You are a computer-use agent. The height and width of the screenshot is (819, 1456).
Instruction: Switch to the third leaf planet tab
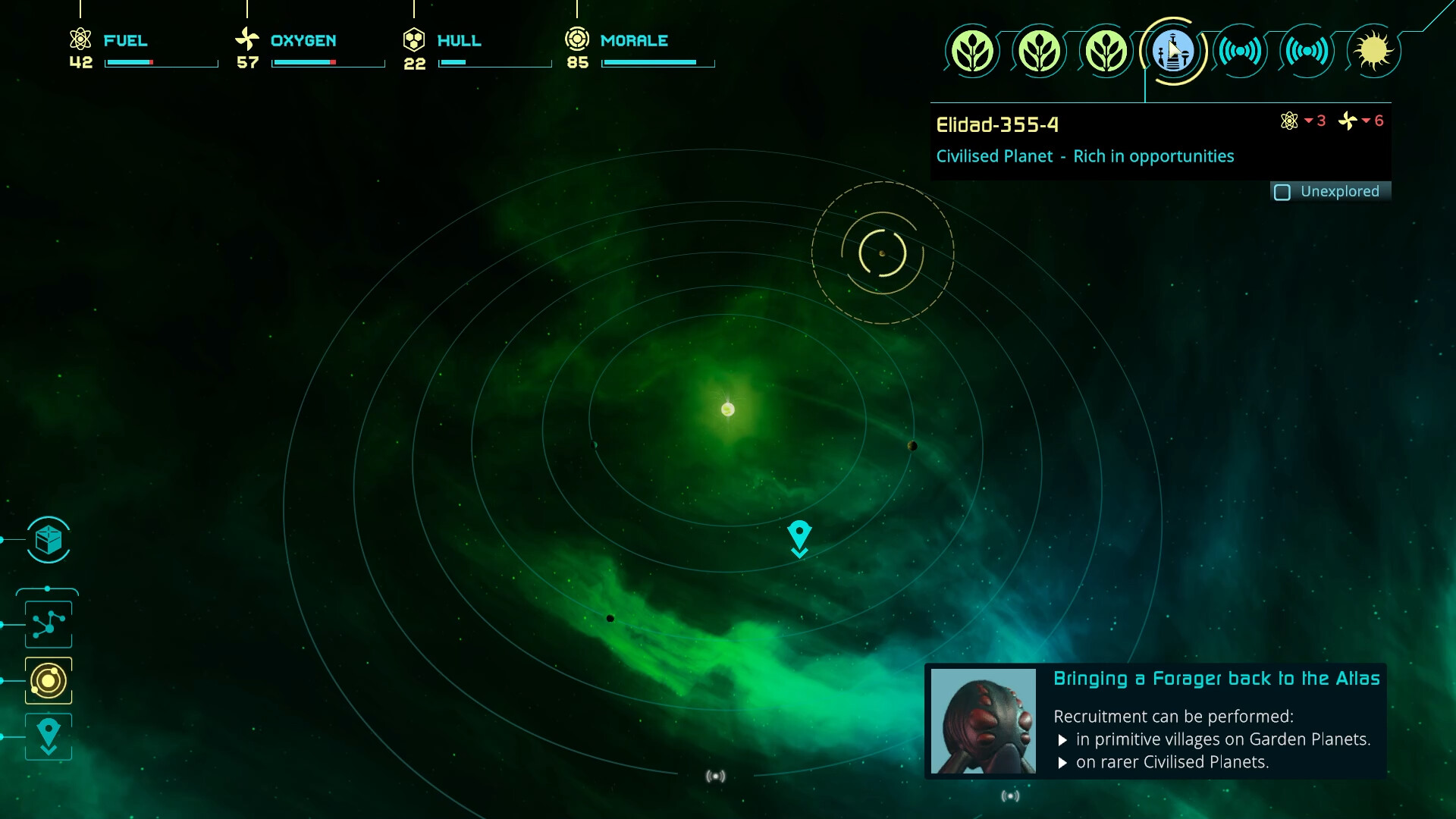click(x=1107, y=51)
